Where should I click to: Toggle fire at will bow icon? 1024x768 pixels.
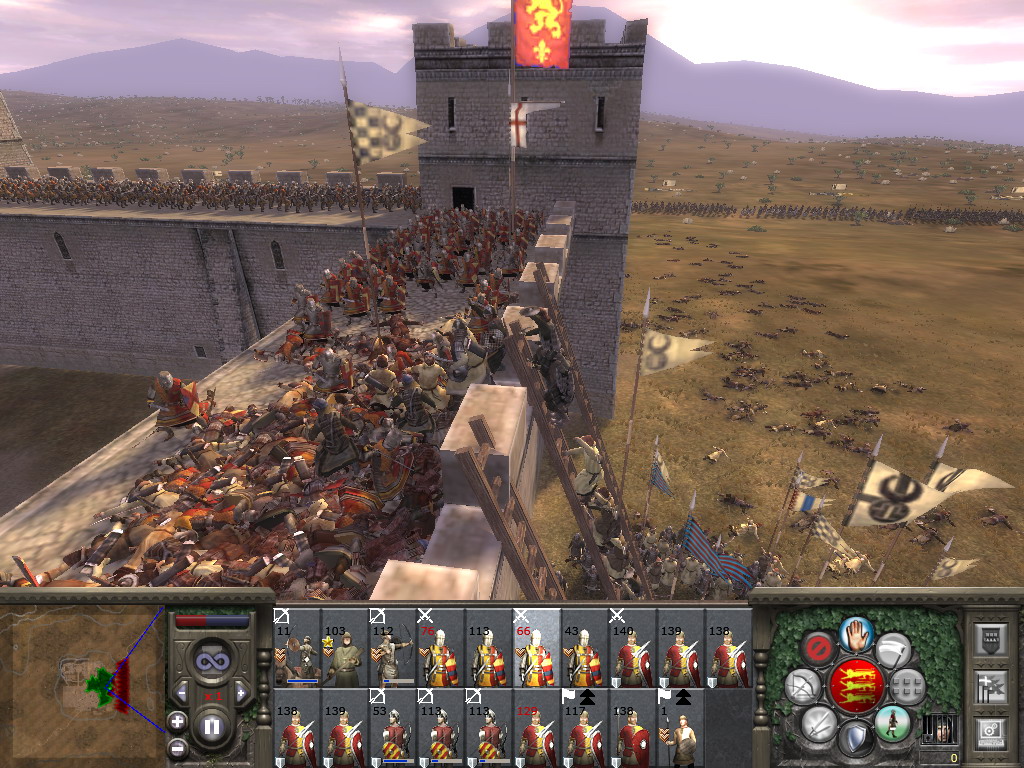coord(802,686)
